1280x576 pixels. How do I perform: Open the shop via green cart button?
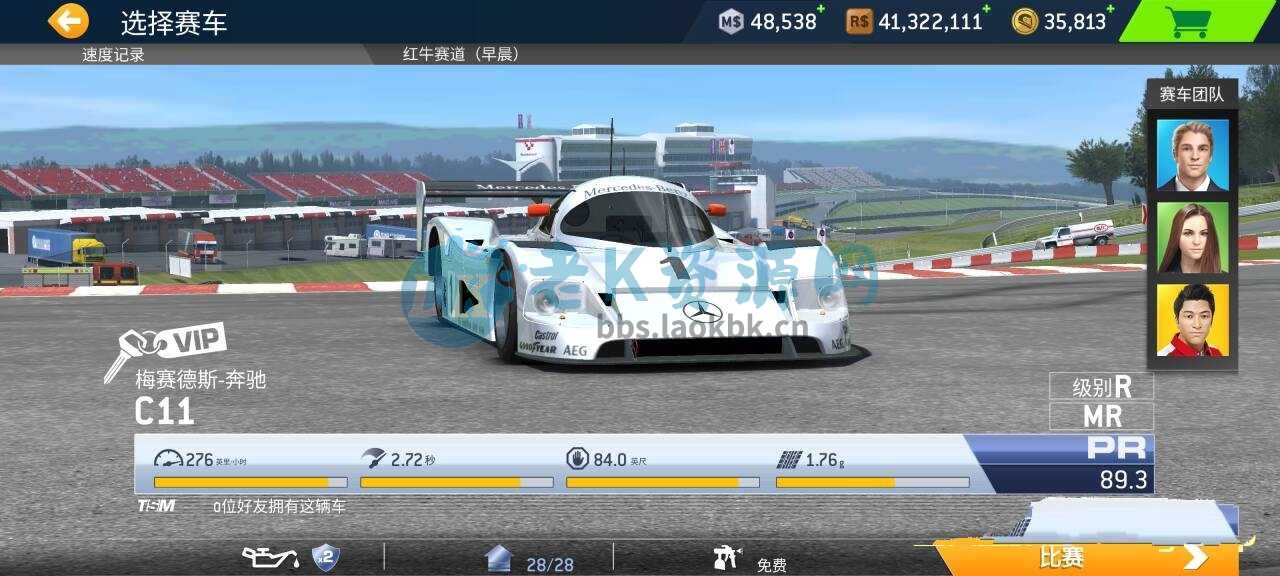(x=1188, y=22)
